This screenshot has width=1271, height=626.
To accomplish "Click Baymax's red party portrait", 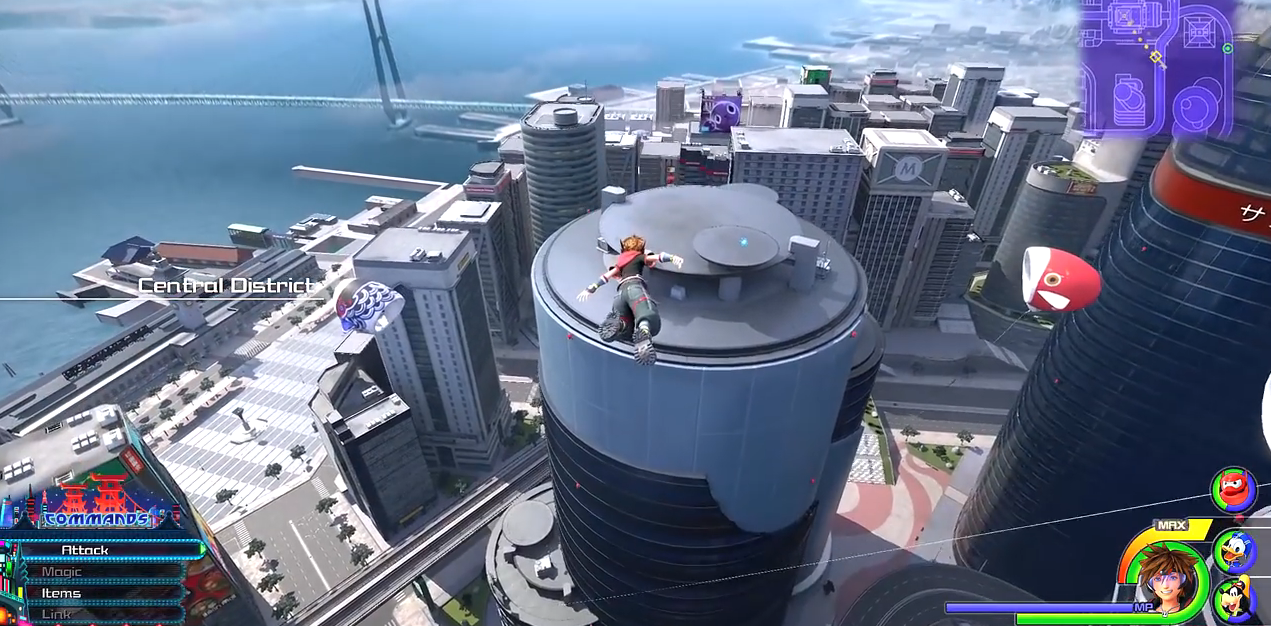I will pyautogui.click(x=1233, y=490).
